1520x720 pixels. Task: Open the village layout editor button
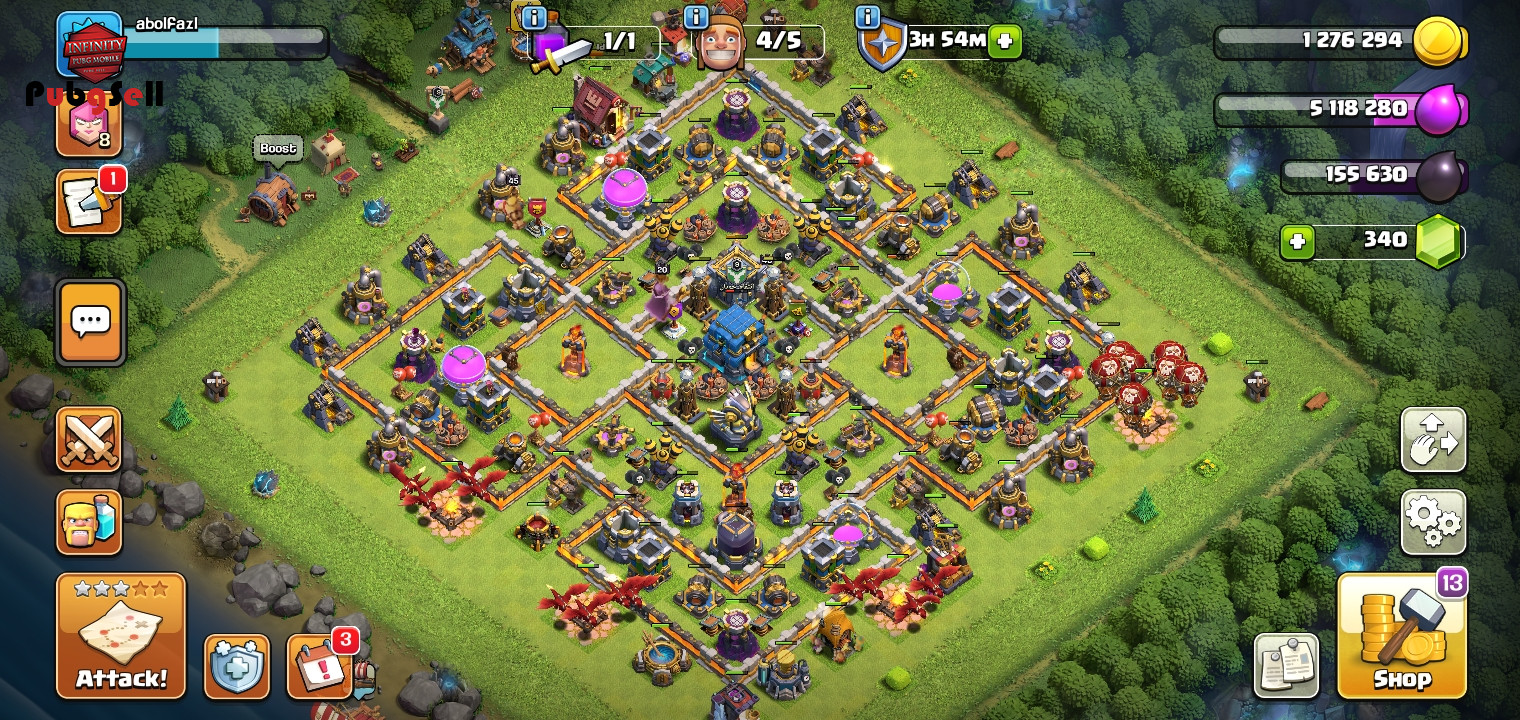pyautogui.click(x=1433, y=440)
